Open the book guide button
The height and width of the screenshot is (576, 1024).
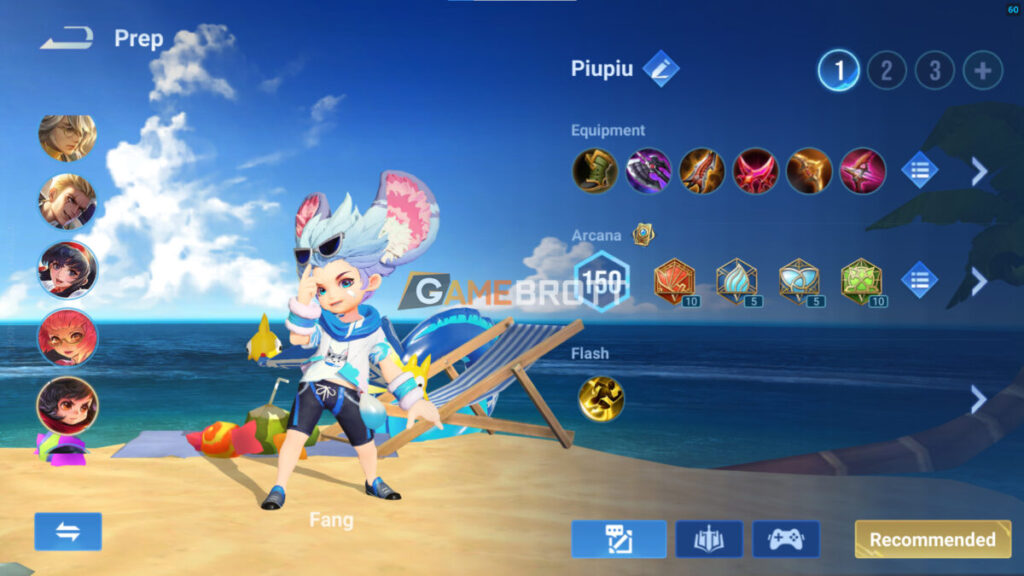click(709, 539)
